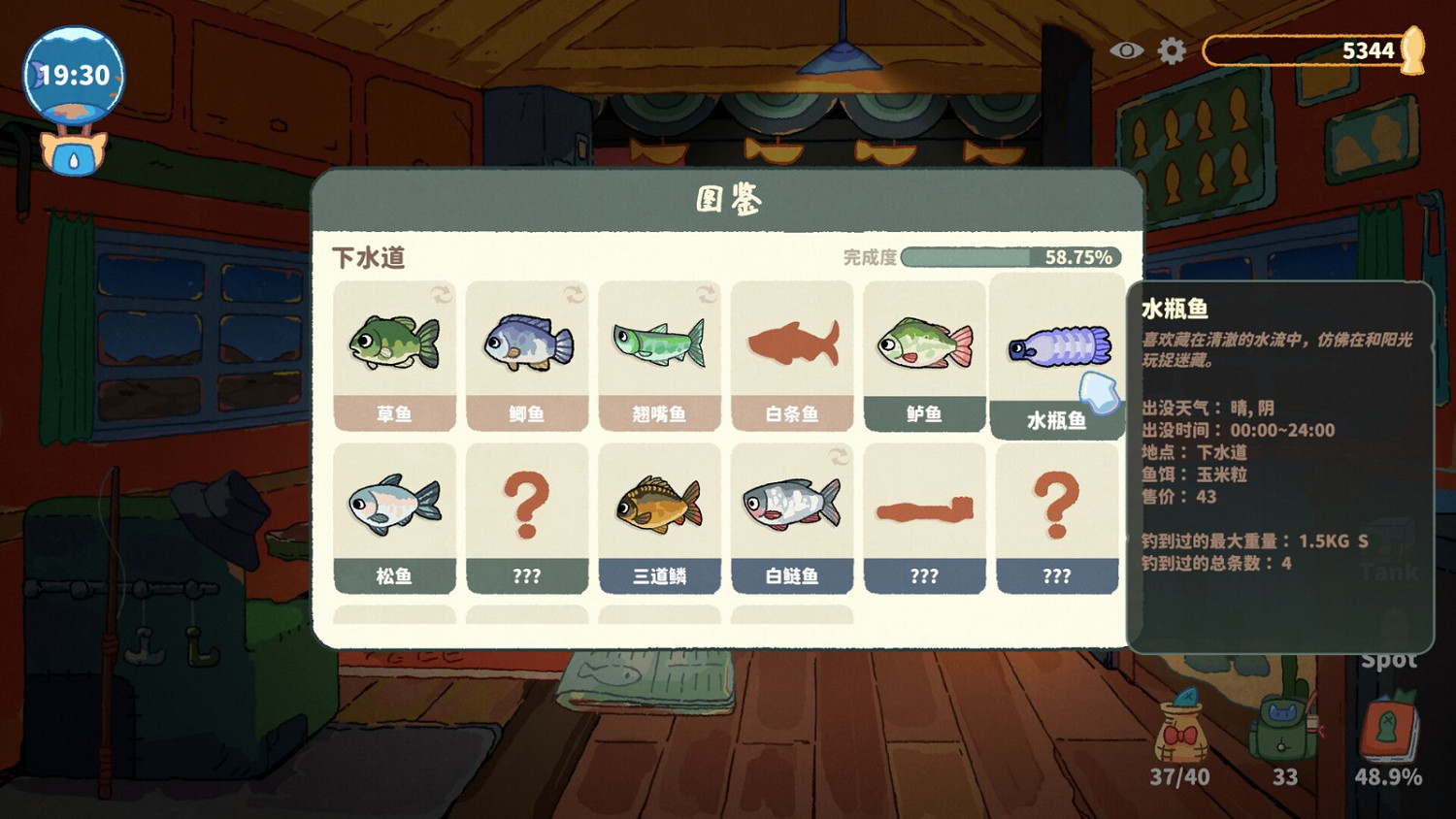Select the 鲈鱼 fish card
The height and width of the screenshot is (819, 1456).
pyautogui.click(x=925, y=354)
